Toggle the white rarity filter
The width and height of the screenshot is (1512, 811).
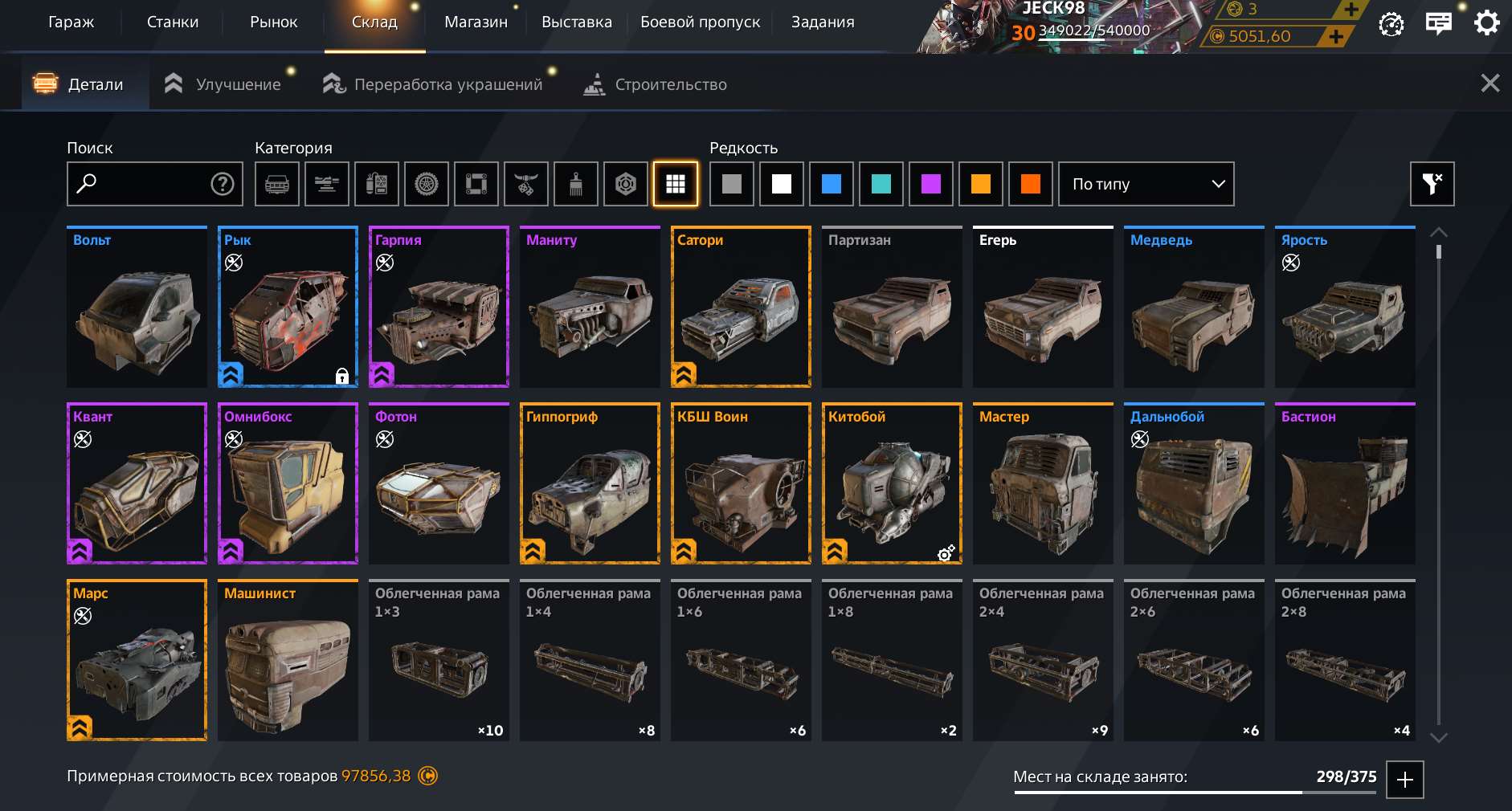pos(782,184)
